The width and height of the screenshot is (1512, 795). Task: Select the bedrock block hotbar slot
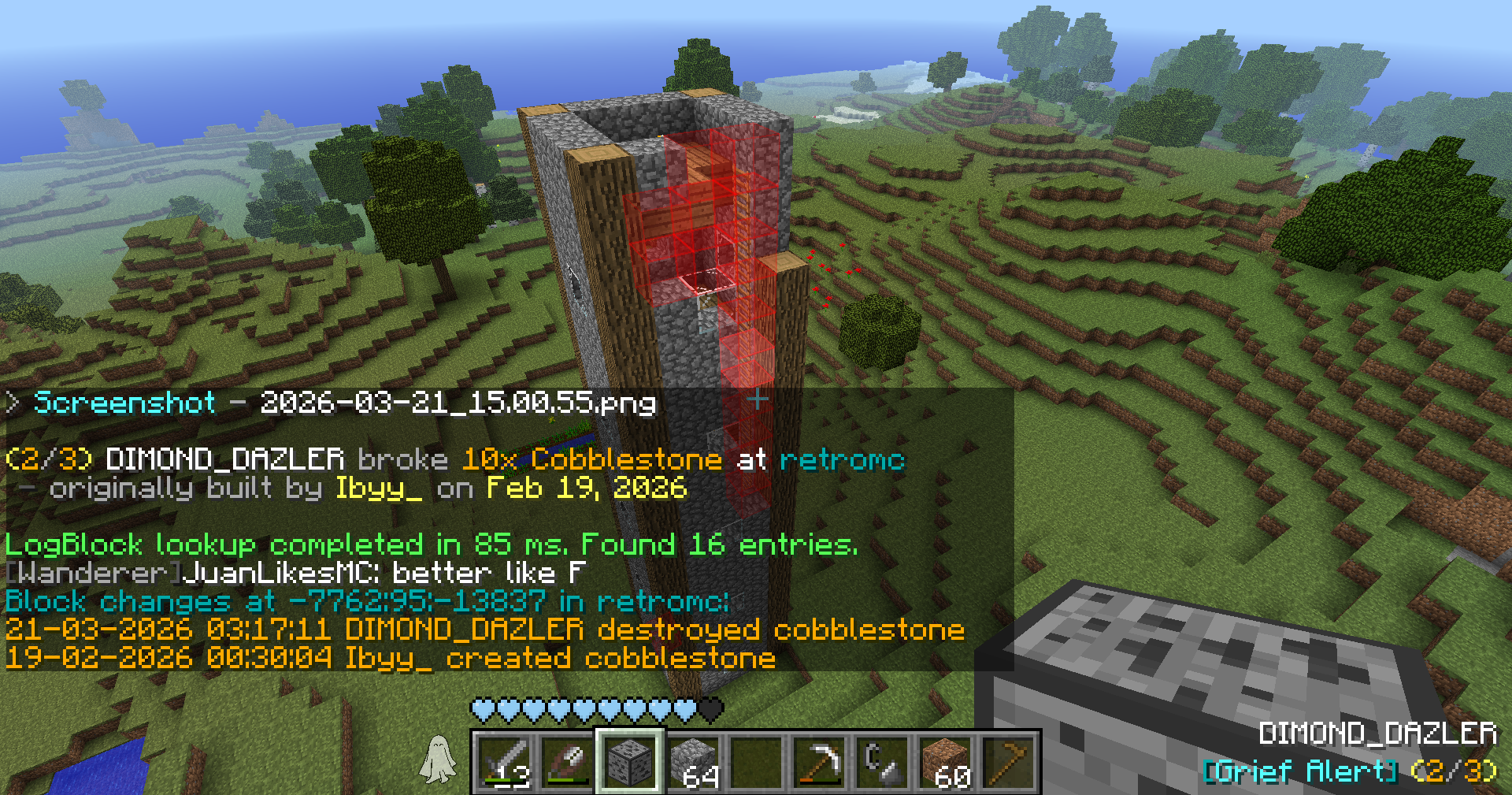pyautogui.click(x=630, y=762)
